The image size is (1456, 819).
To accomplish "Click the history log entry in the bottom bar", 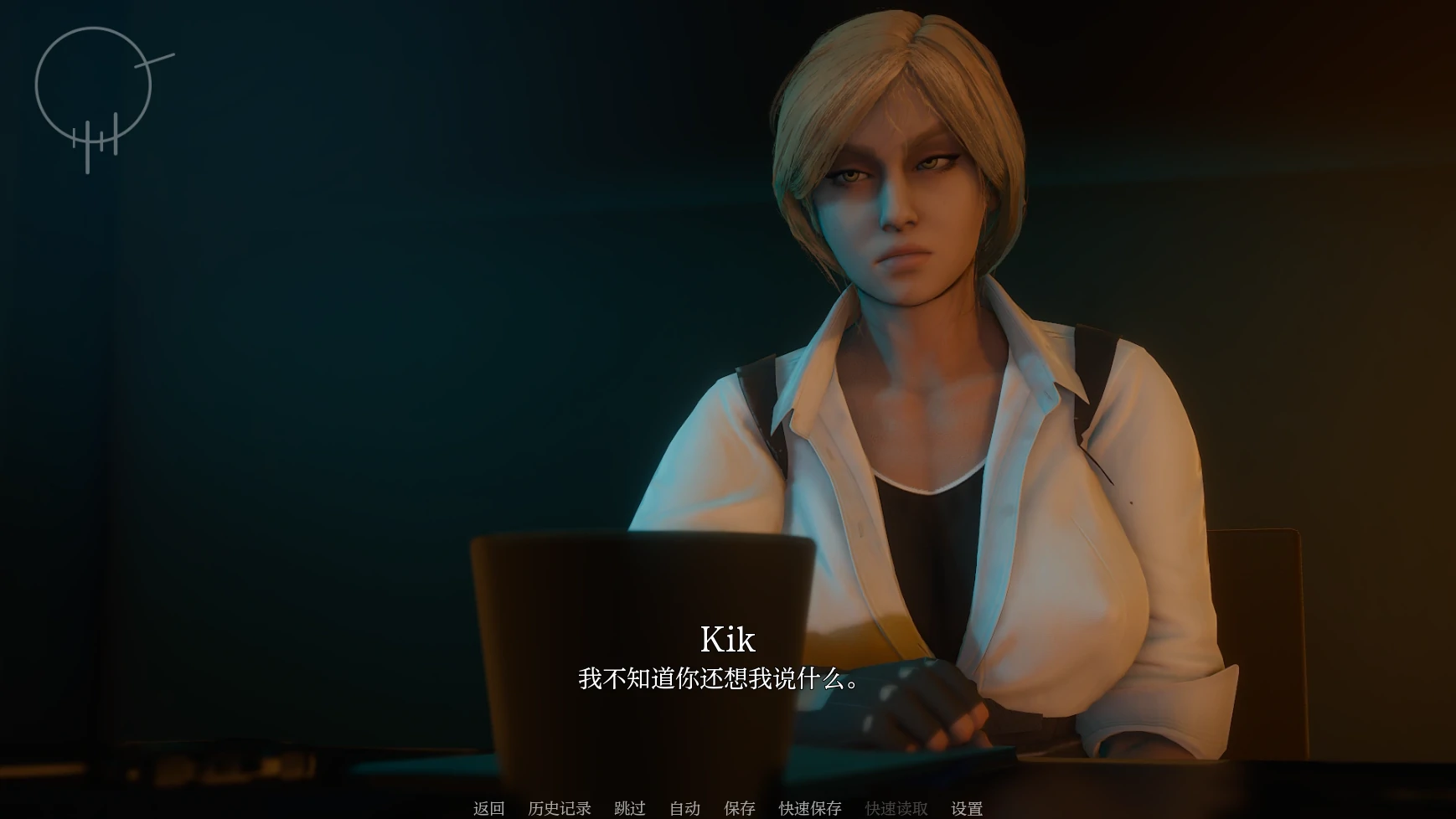I will (558, 808).
